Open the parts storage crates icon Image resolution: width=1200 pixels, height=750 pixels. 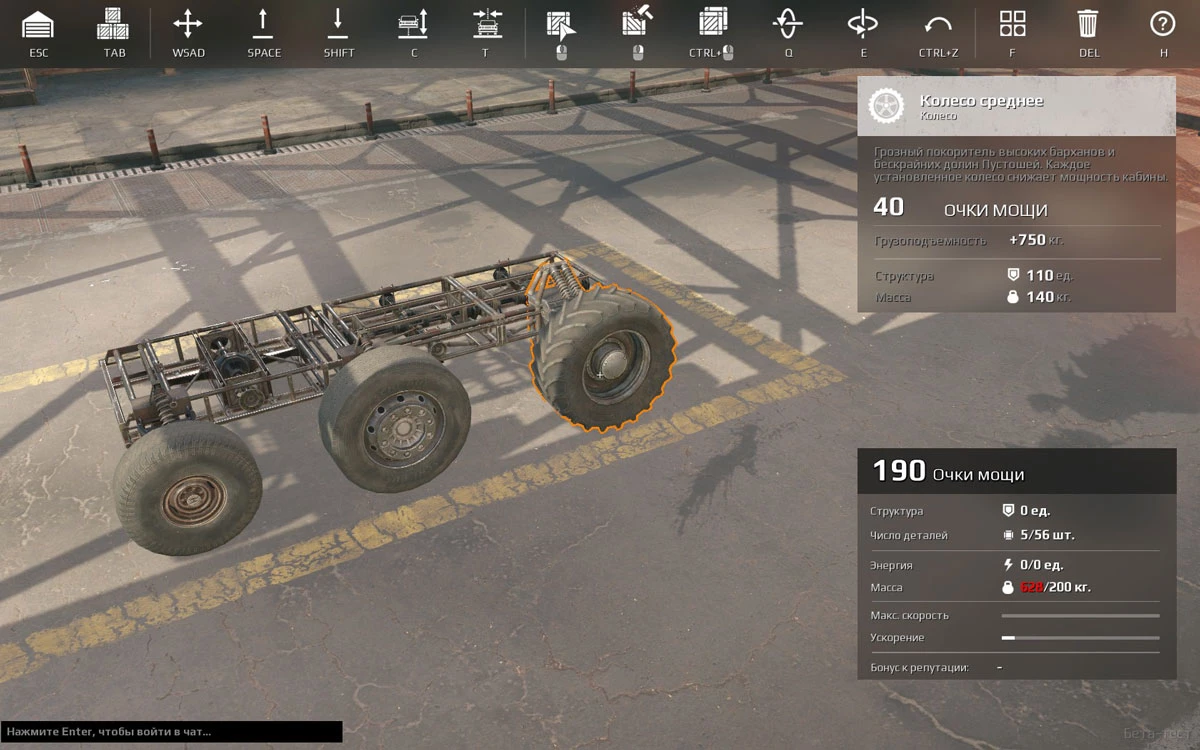pos(114,24)
